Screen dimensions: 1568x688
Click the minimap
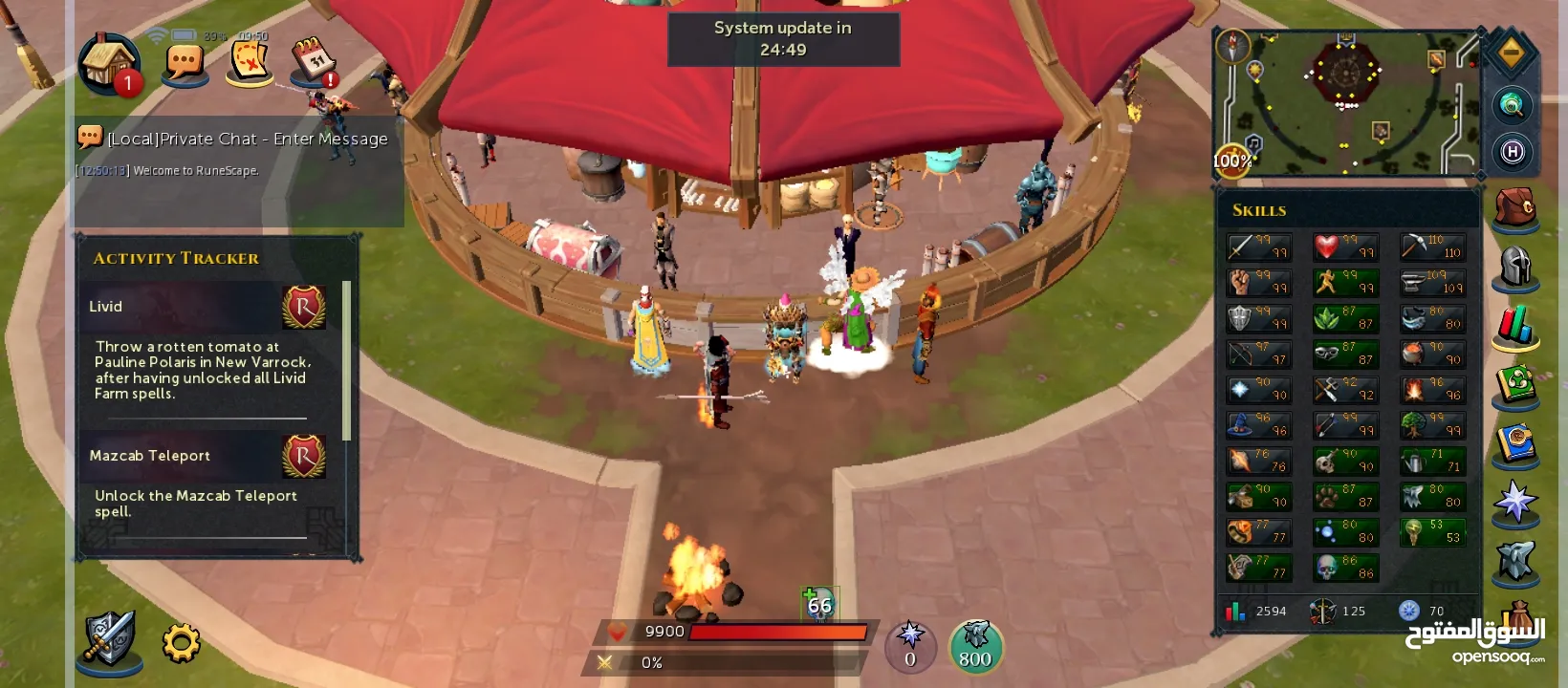coord(1346,103)
